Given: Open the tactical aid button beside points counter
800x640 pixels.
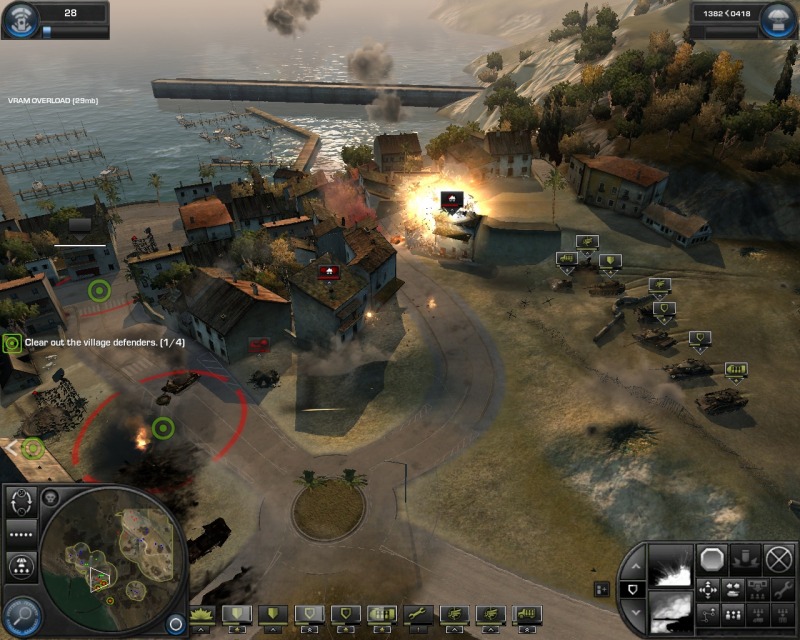Looking at the screenshot, I should coord(780,20).
